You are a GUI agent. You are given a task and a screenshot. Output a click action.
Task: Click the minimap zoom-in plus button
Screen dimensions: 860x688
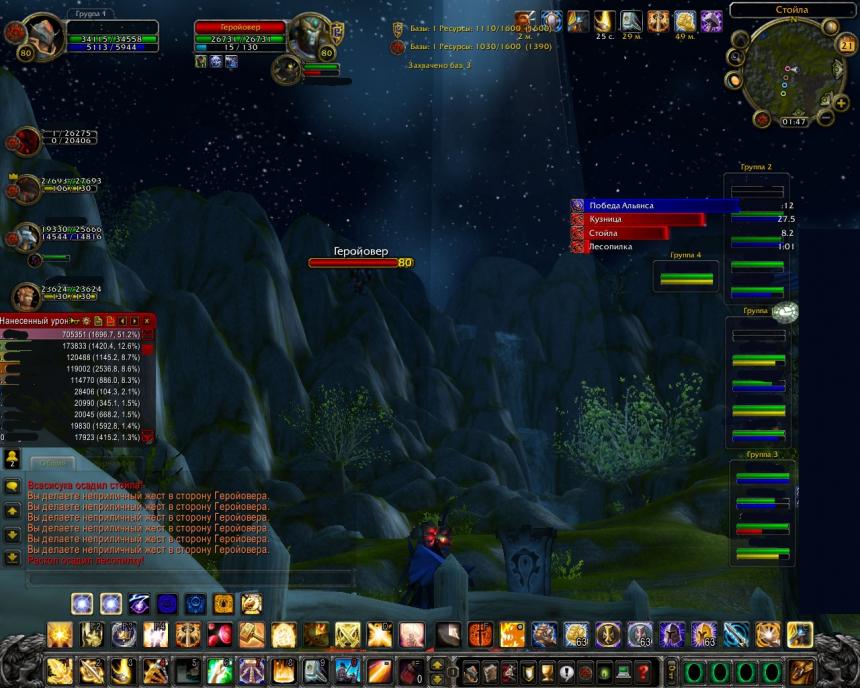point(840,102)
